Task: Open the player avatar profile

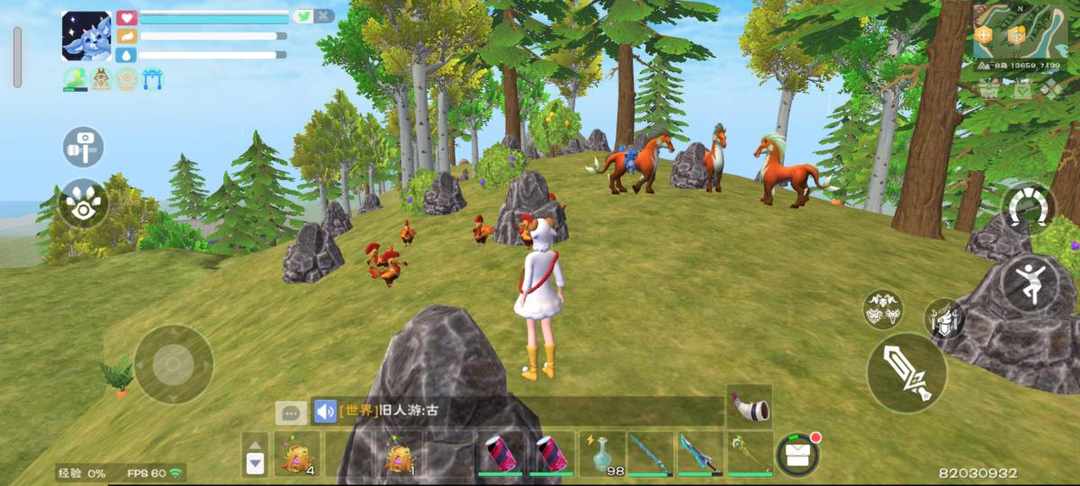Action: click(86, 37)
